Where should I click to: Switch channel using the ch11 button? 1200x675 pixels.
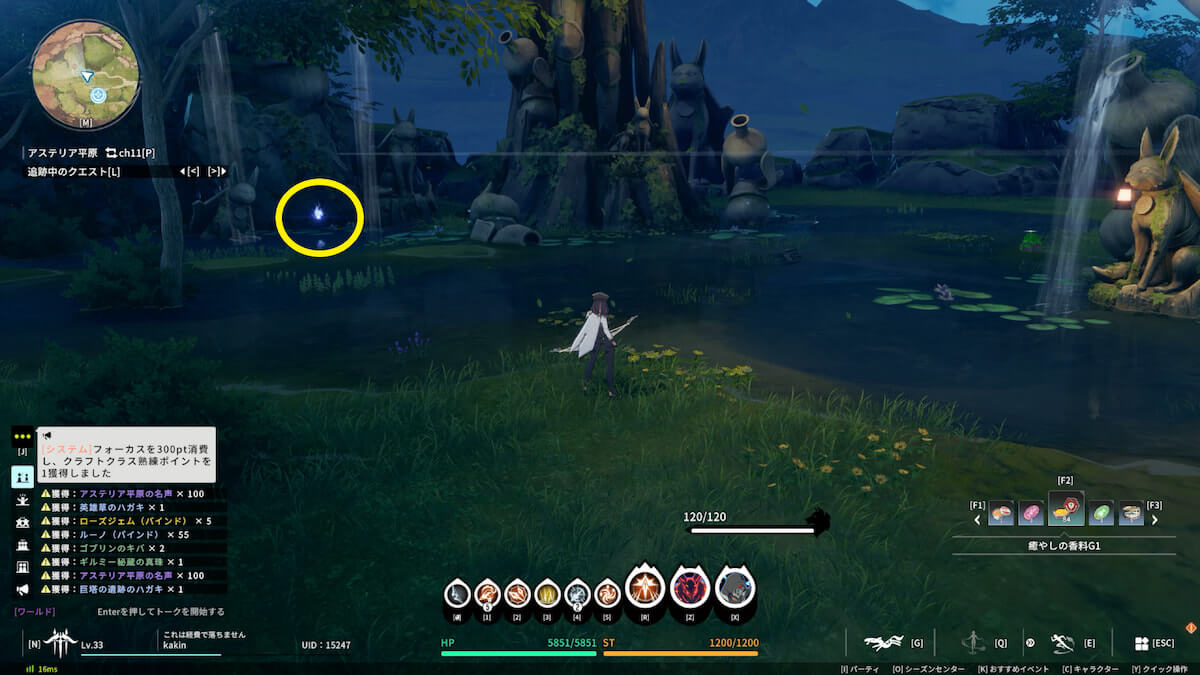click(x=130, y=152)
